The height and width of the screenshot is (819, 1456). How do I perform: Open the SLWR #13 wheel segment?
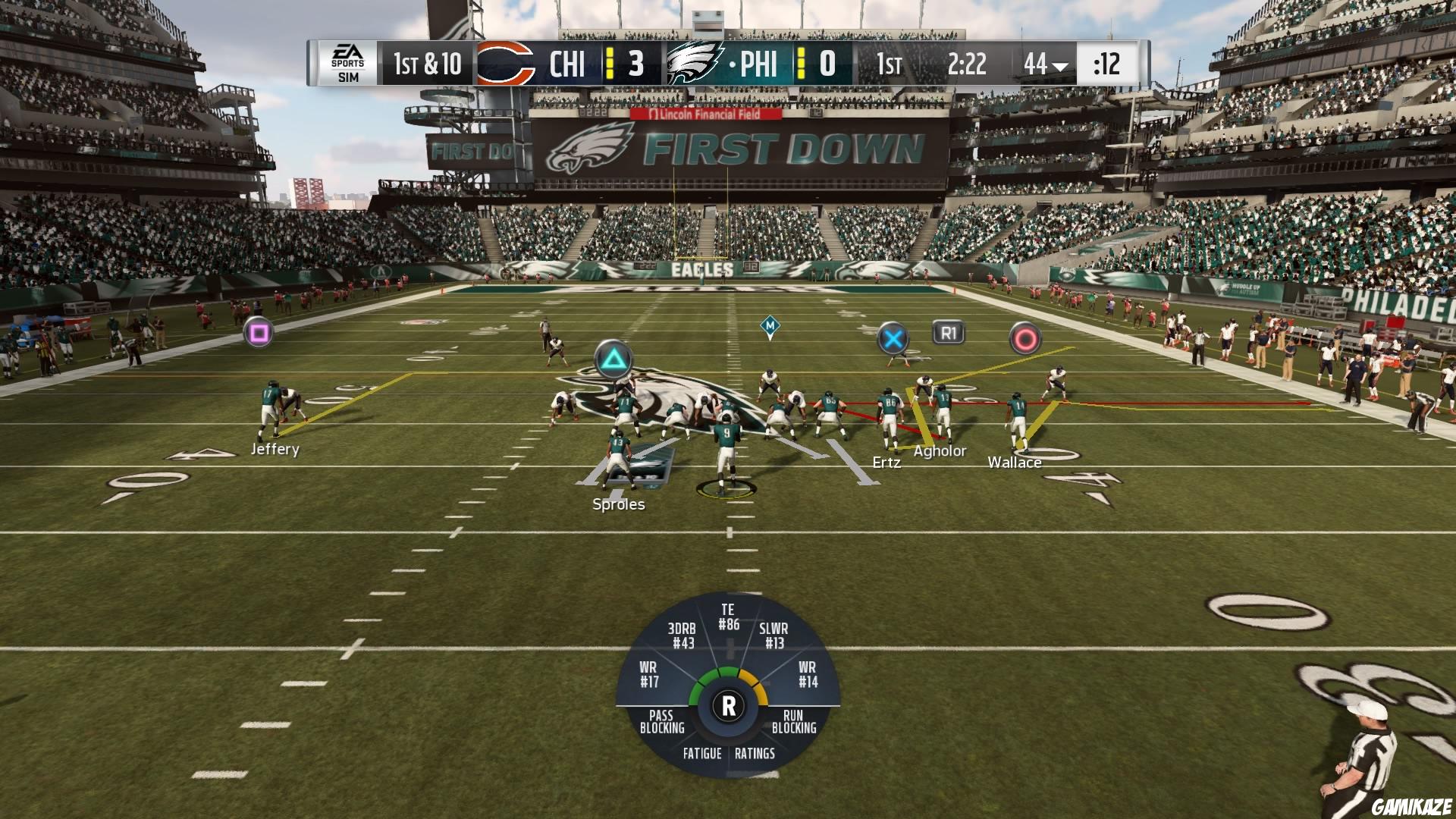click(x=773, y=633)
